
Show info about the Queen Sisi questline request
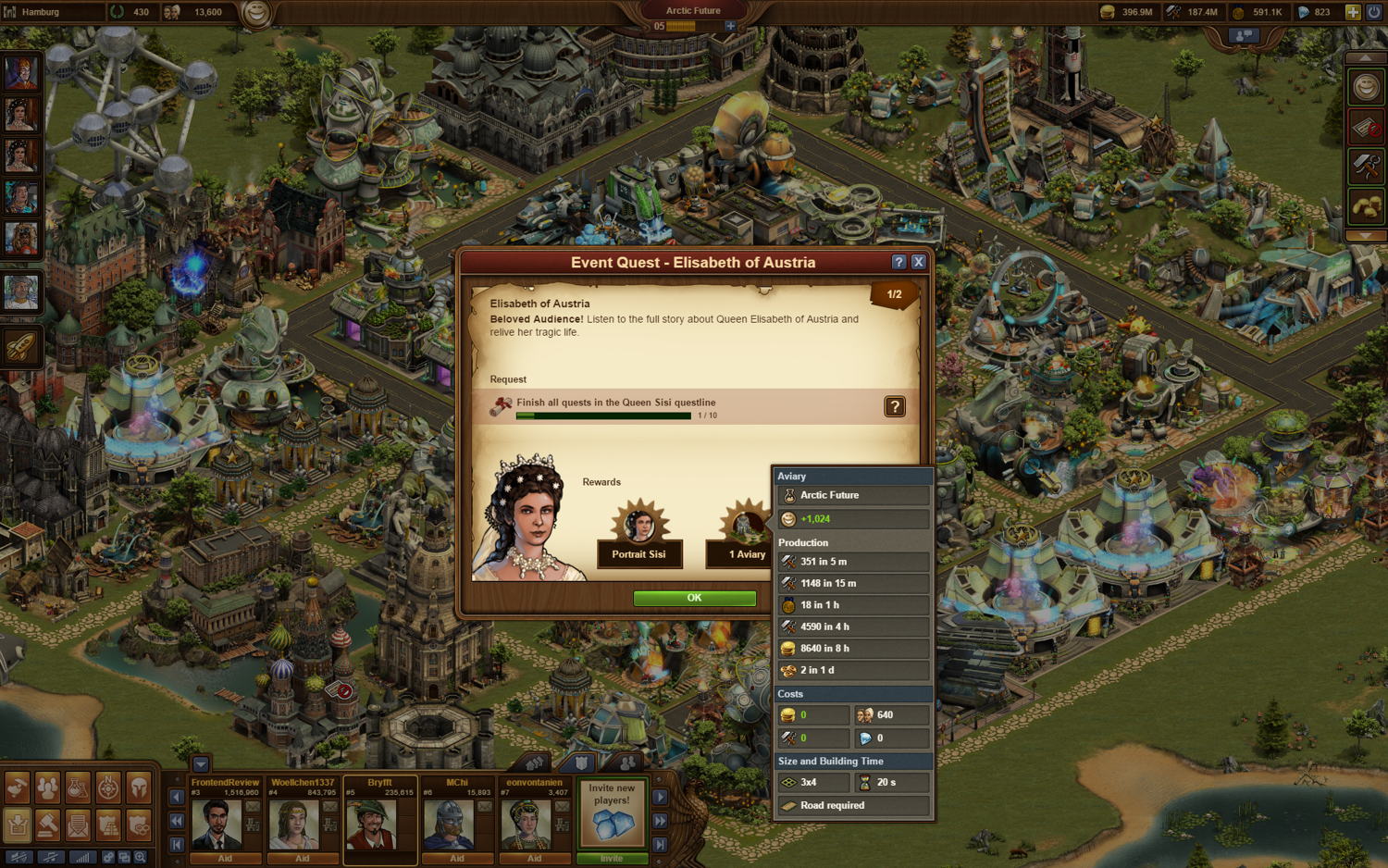pos(894,406)
